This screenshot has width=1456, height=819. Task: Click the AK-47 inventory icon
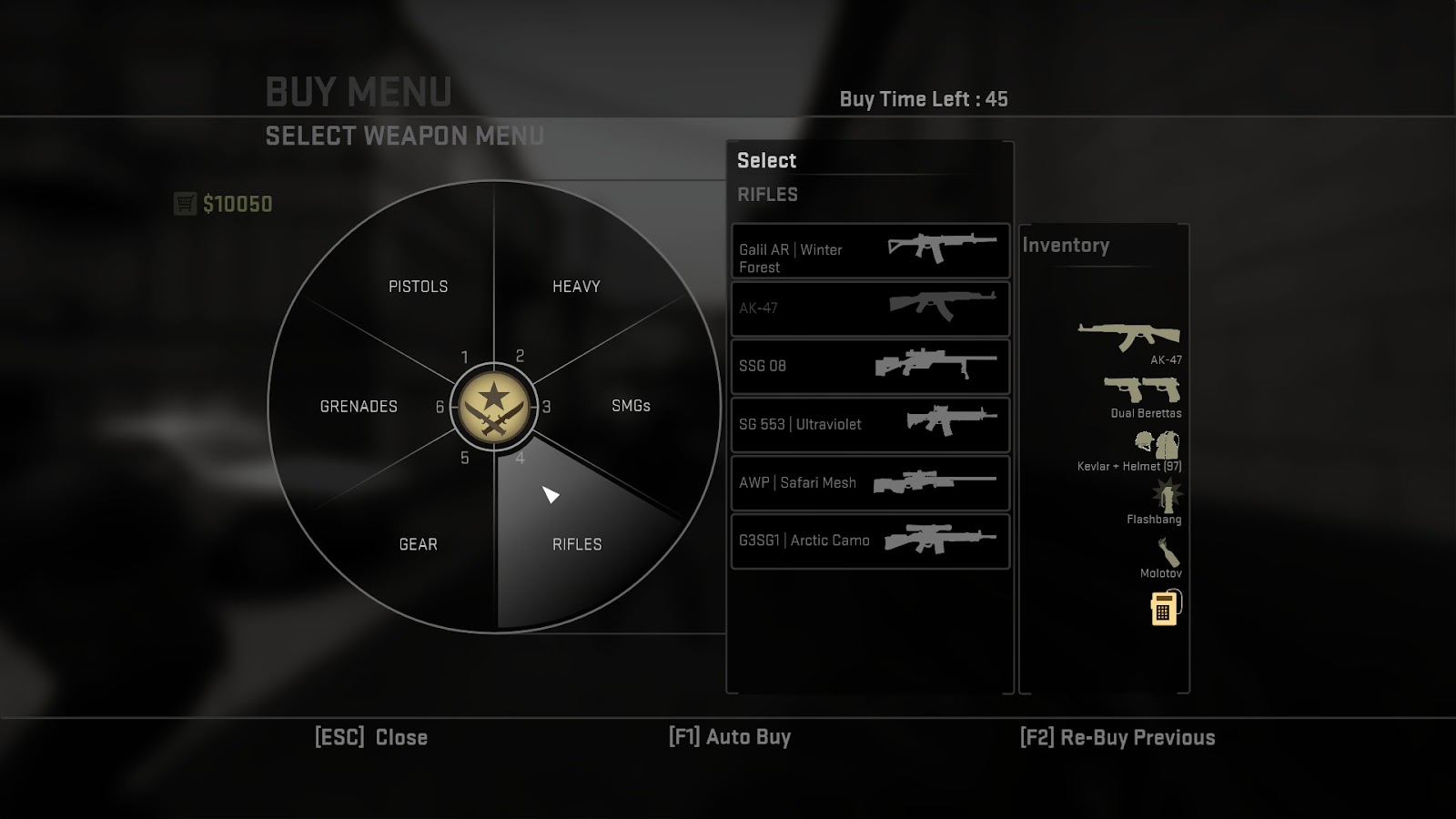(1129, 336)
